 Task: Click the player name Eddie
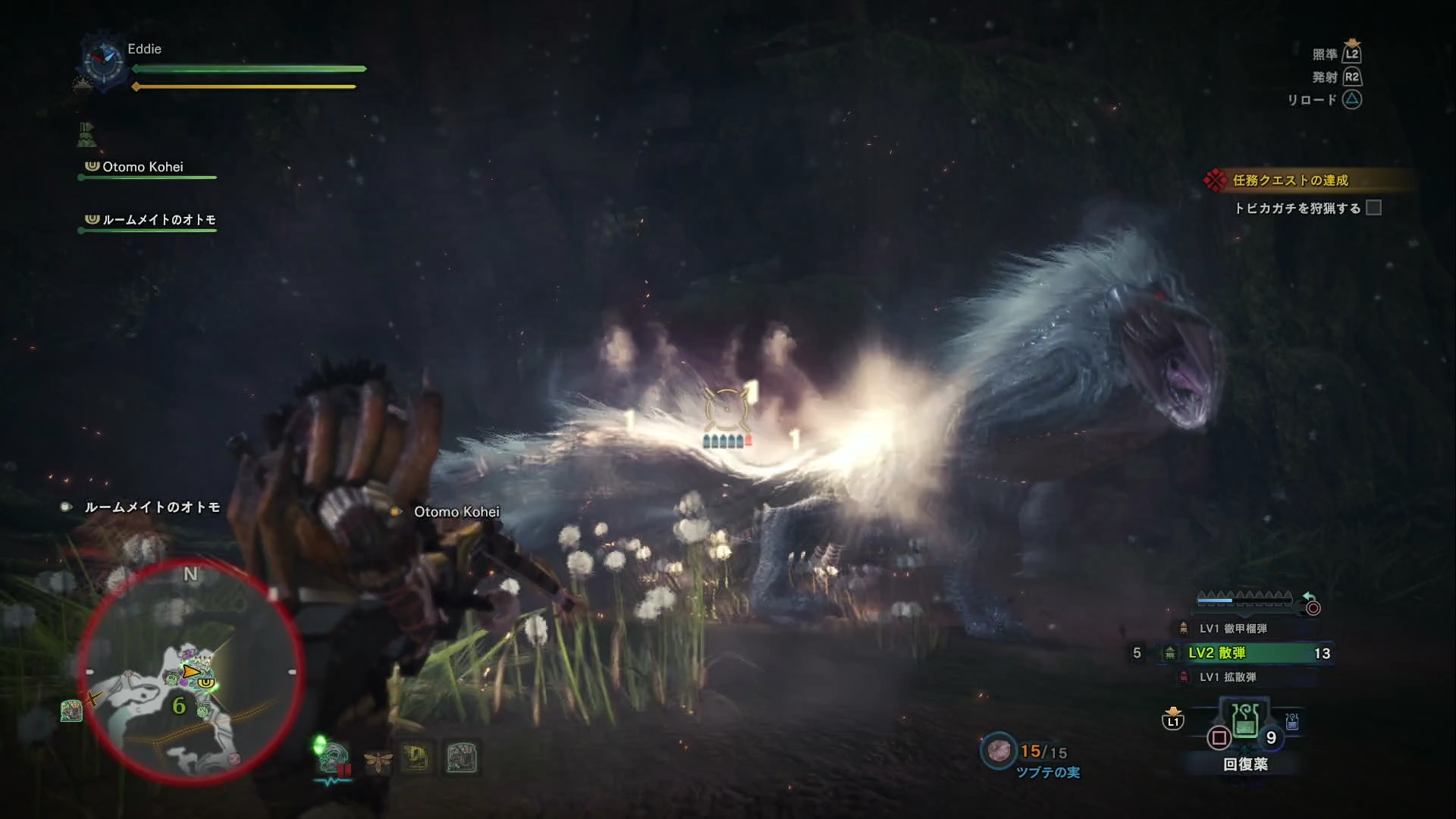click(144, 49)
